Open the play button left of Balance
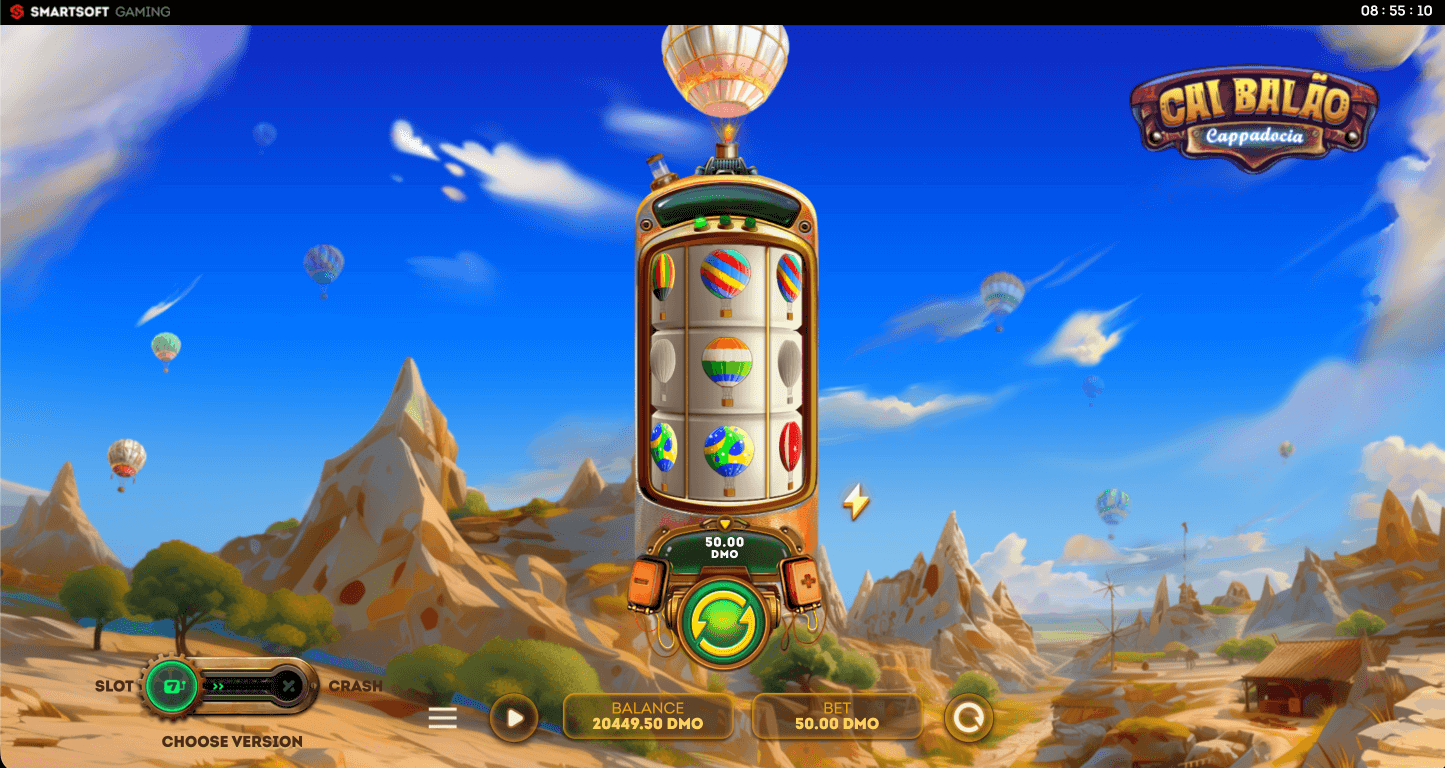 pos(514,717)
